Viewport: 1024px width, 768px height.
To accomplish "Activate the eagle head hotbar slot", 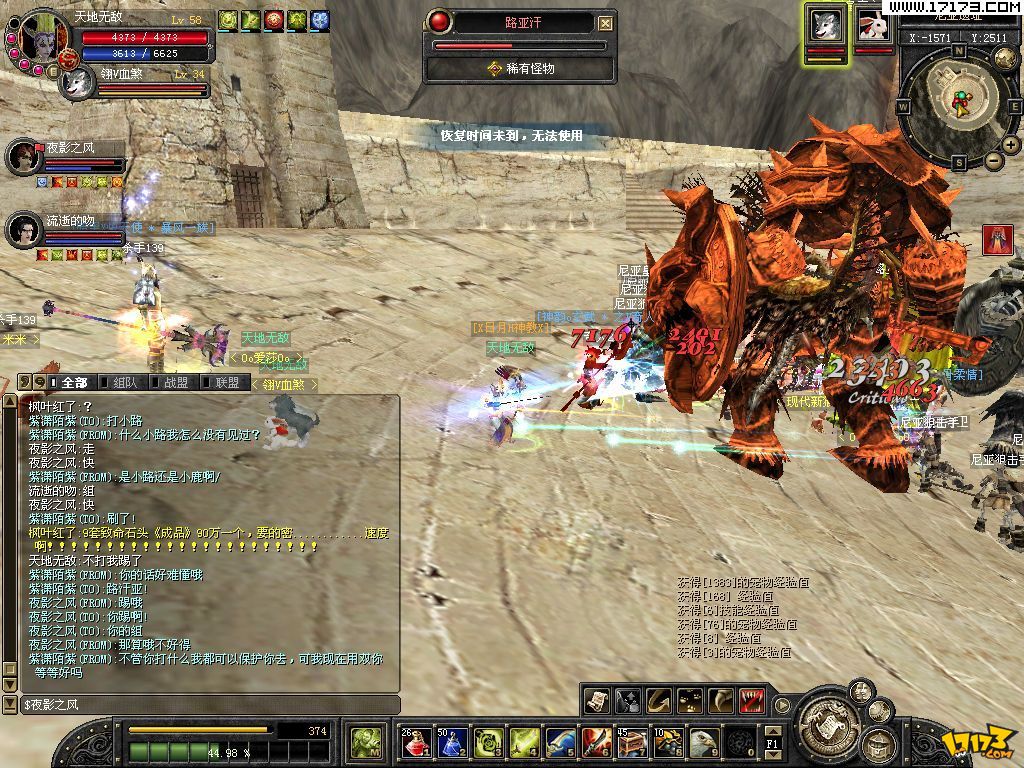I will tap(704, 741).
